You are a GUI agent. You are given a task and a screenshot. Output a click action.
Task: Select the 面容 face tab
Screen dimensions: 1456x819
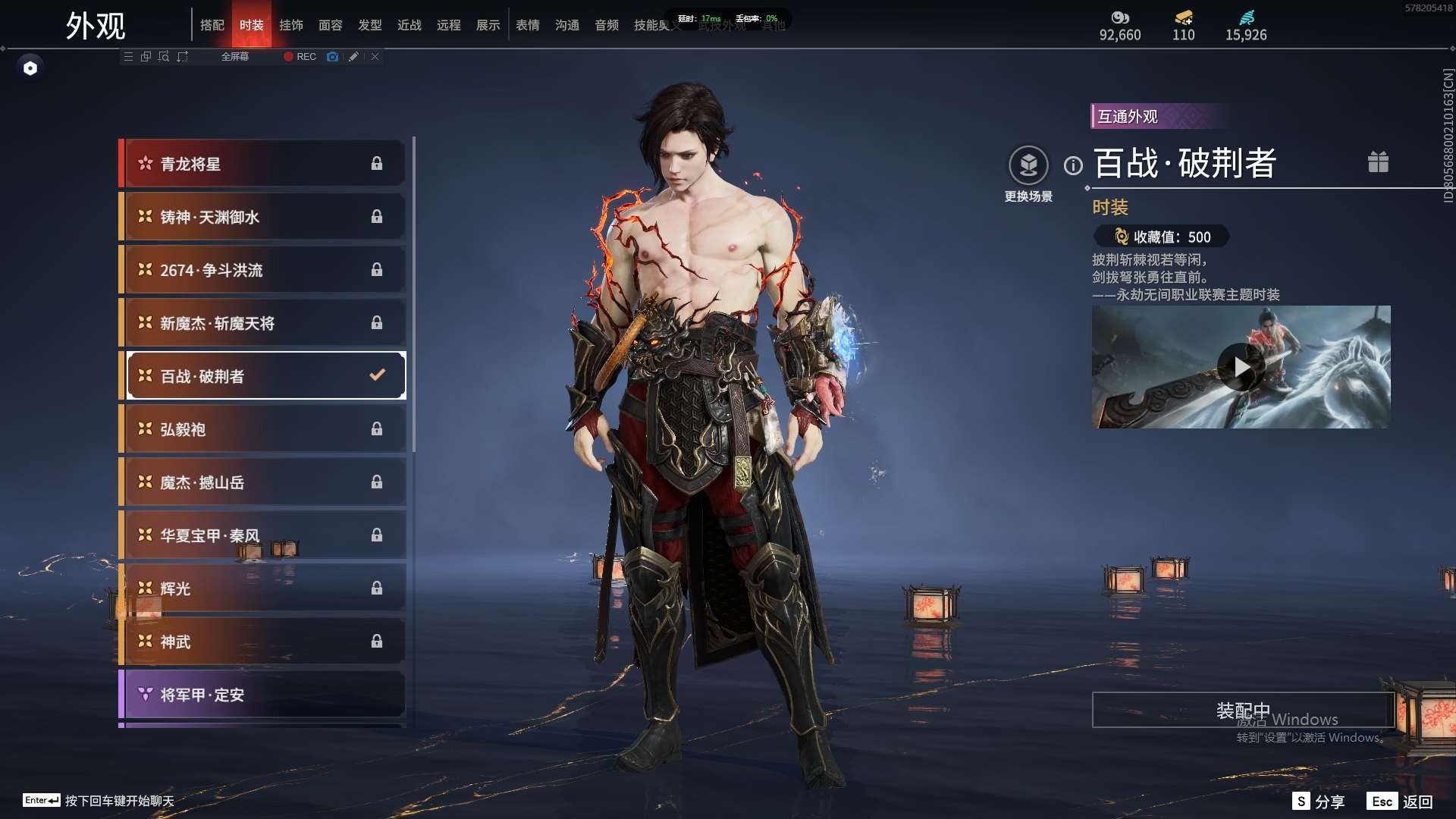330,25
